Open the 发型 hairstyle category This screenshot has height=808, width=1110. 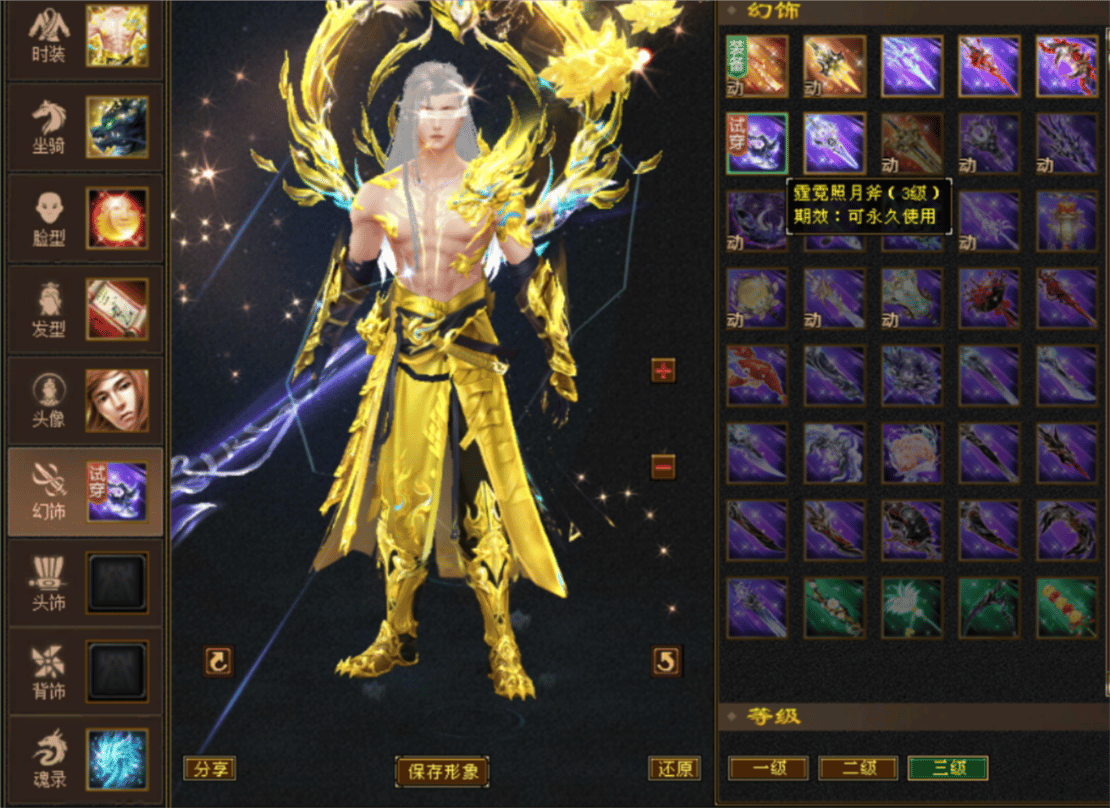(x=84, y=308)
